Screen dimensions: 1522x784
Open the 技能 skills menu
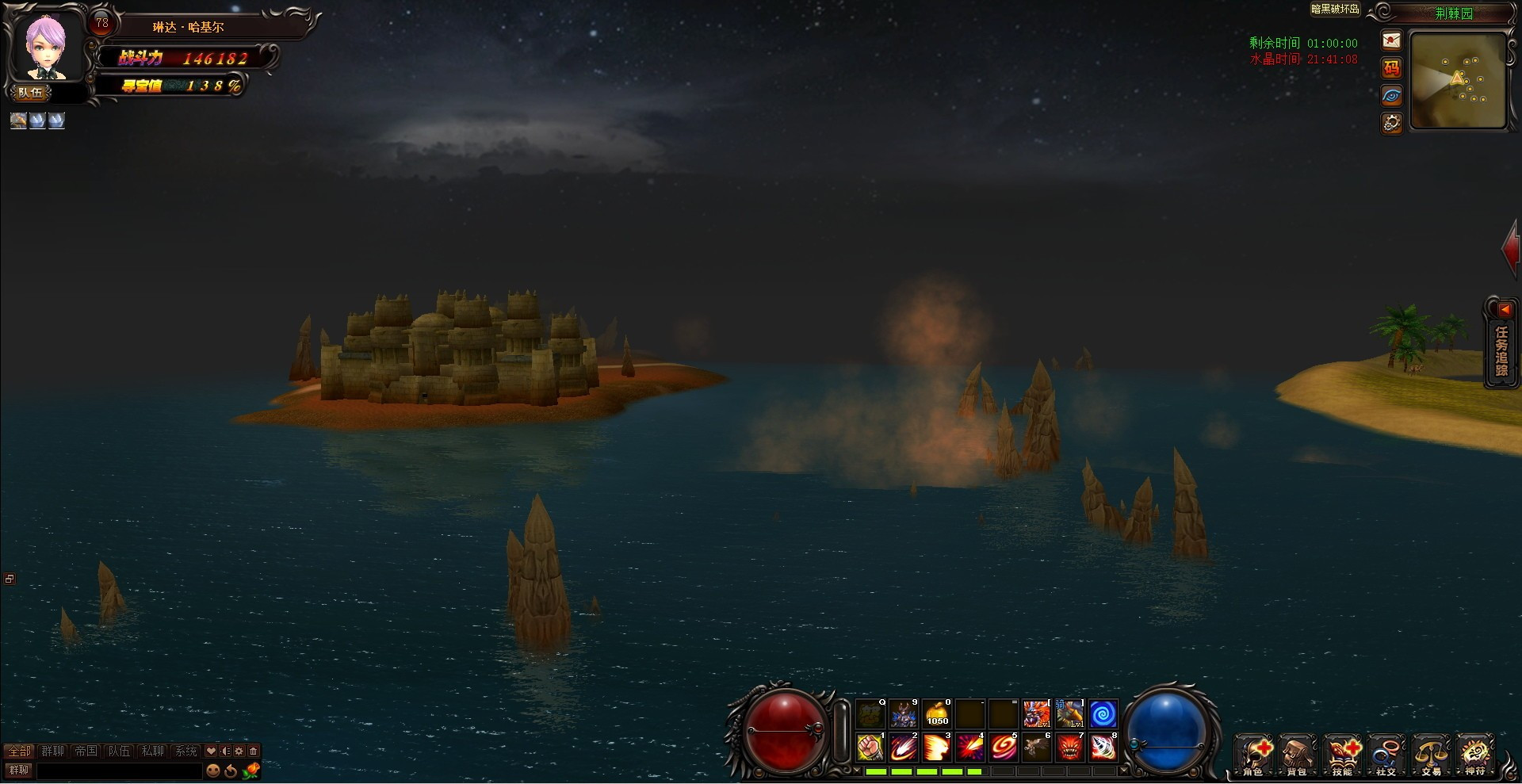[1342, 756]
